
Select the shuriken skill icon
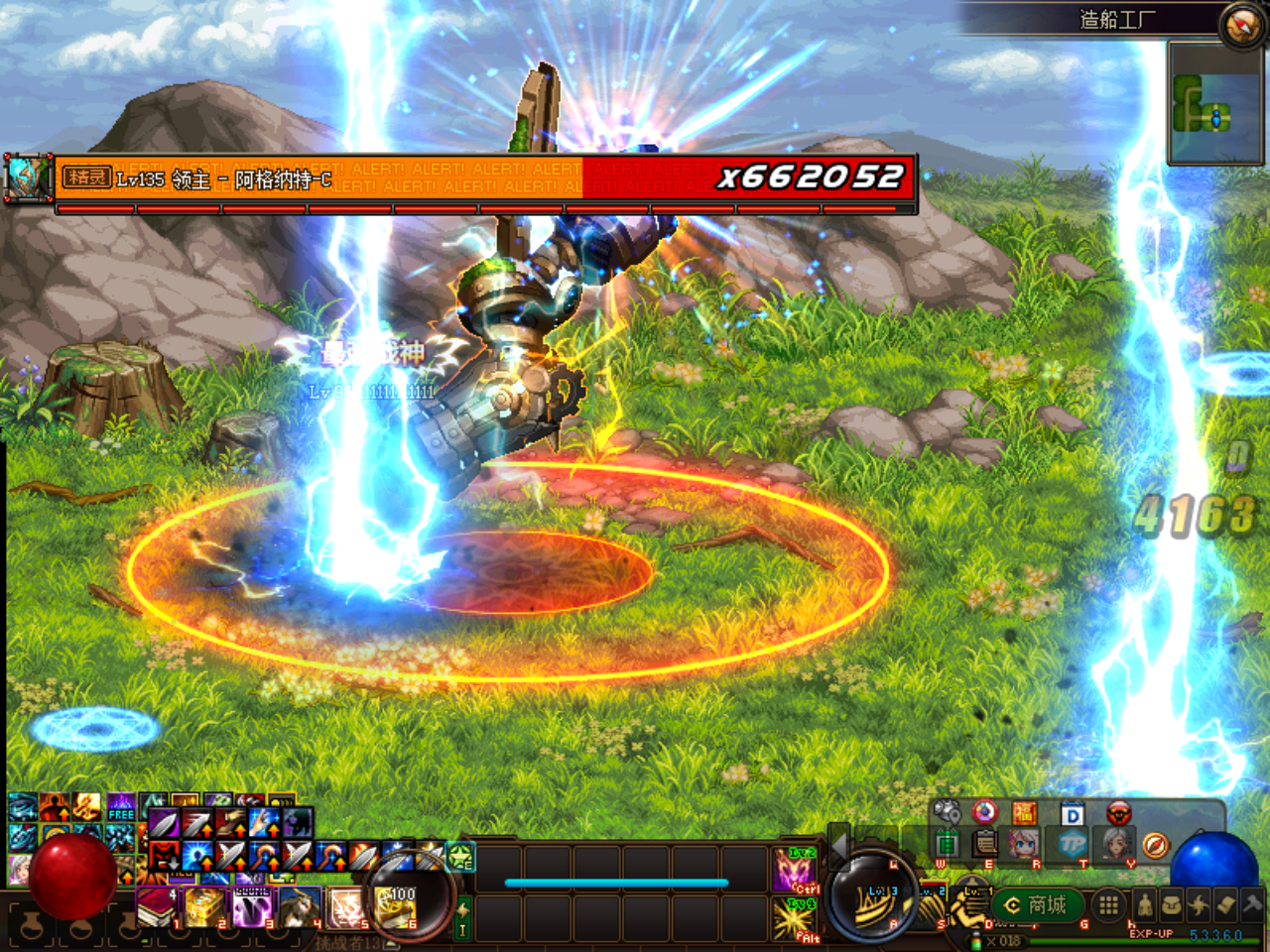[x=1200, y=904]
